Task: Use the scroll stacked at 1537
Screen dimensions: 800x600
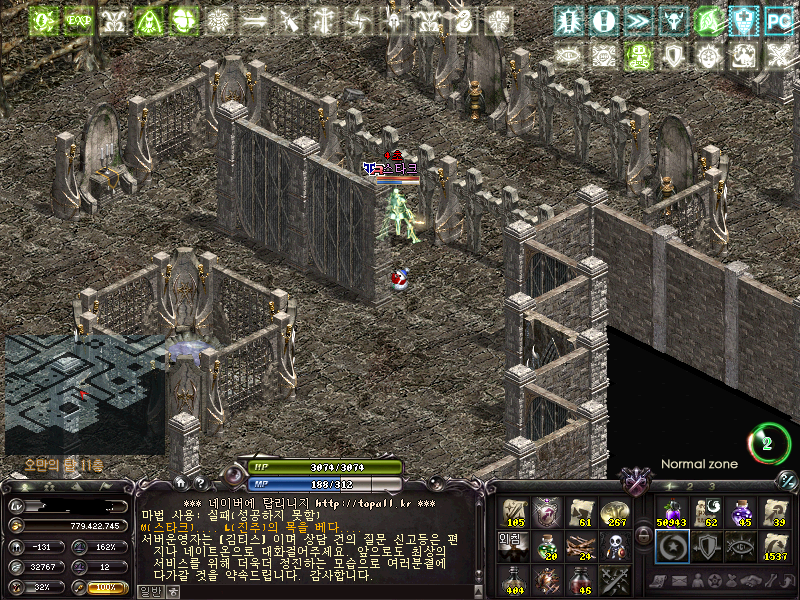Action: pyautogui.click(x=775, y=546)
